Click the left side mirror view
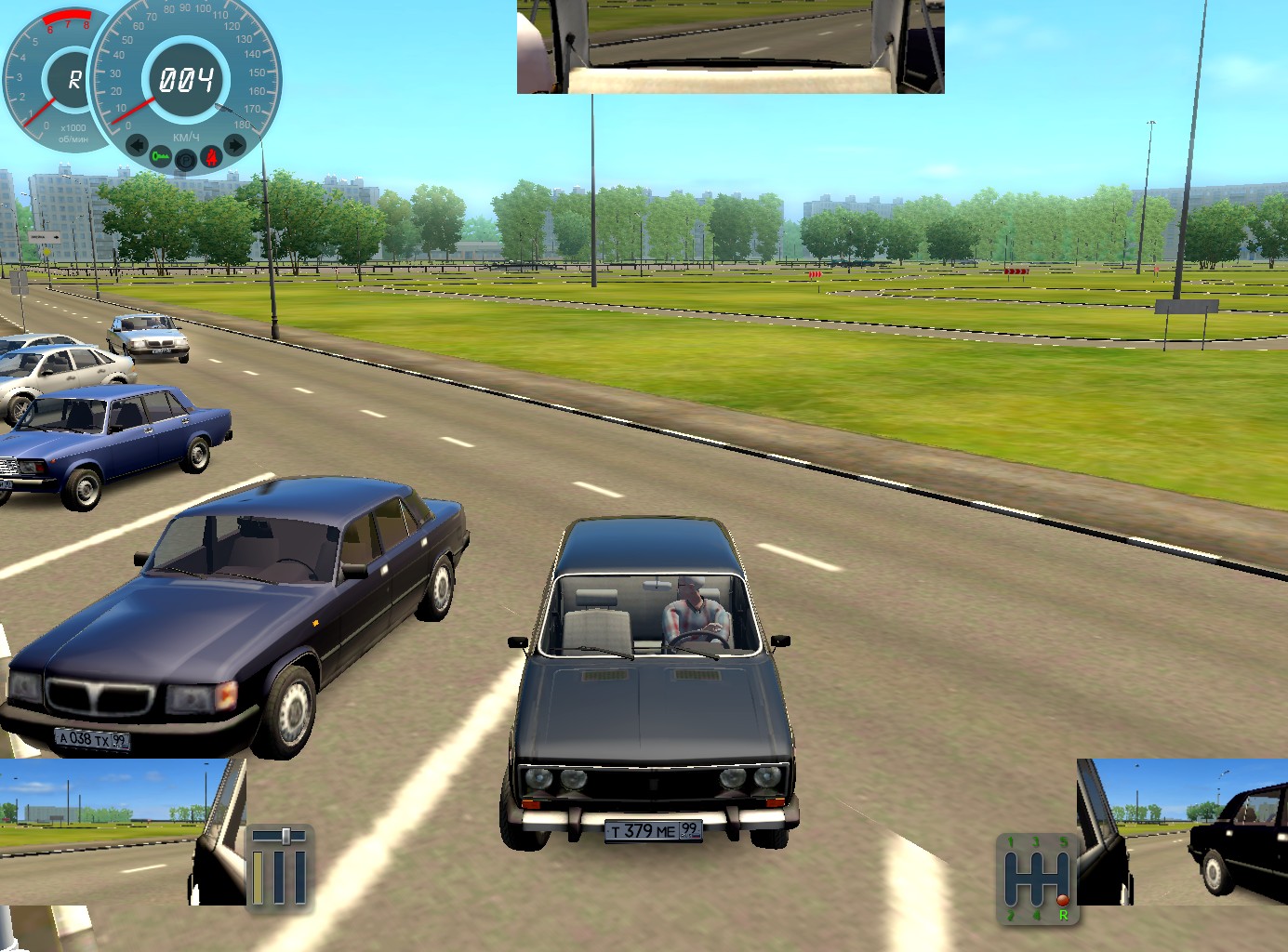This screenshot has width=1288, height=952. pyautogui.click(x=121, y=831)
